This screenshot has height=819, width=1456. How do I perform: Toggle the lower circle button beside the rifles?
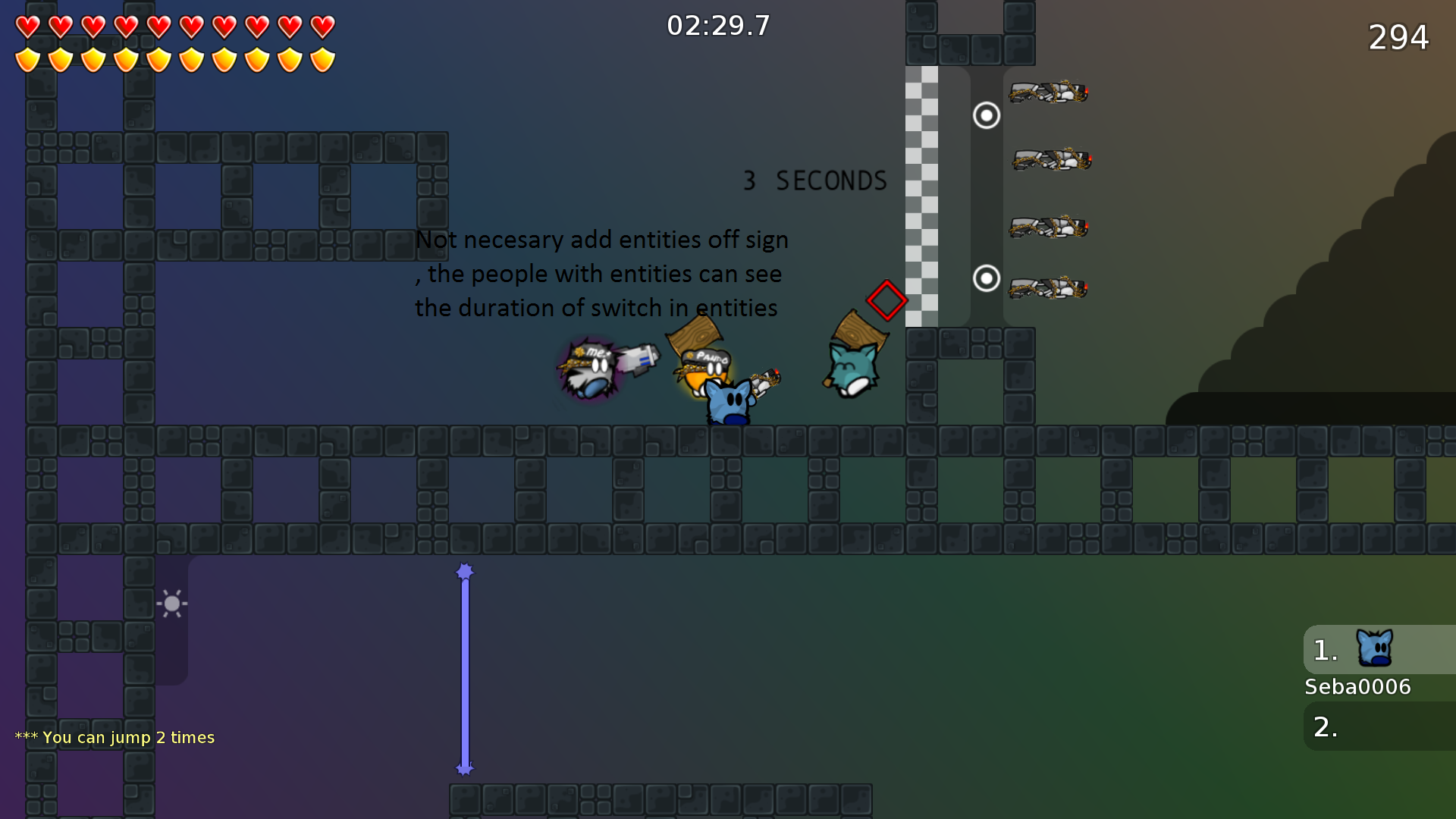(985, 280)
